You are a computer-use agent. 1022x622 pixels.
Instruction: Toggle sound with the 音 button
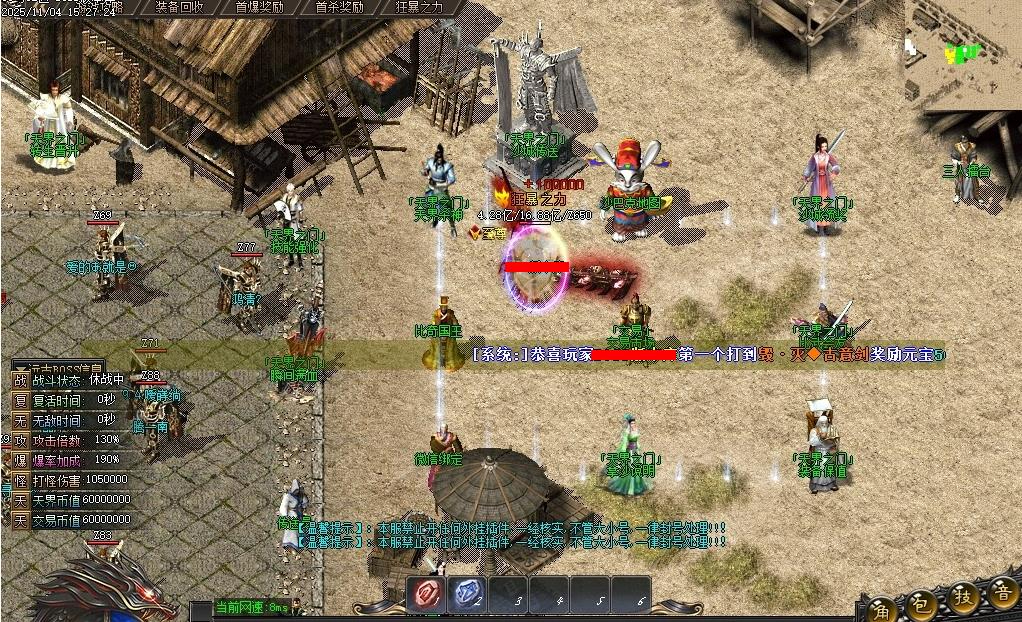click(1001, 593)
